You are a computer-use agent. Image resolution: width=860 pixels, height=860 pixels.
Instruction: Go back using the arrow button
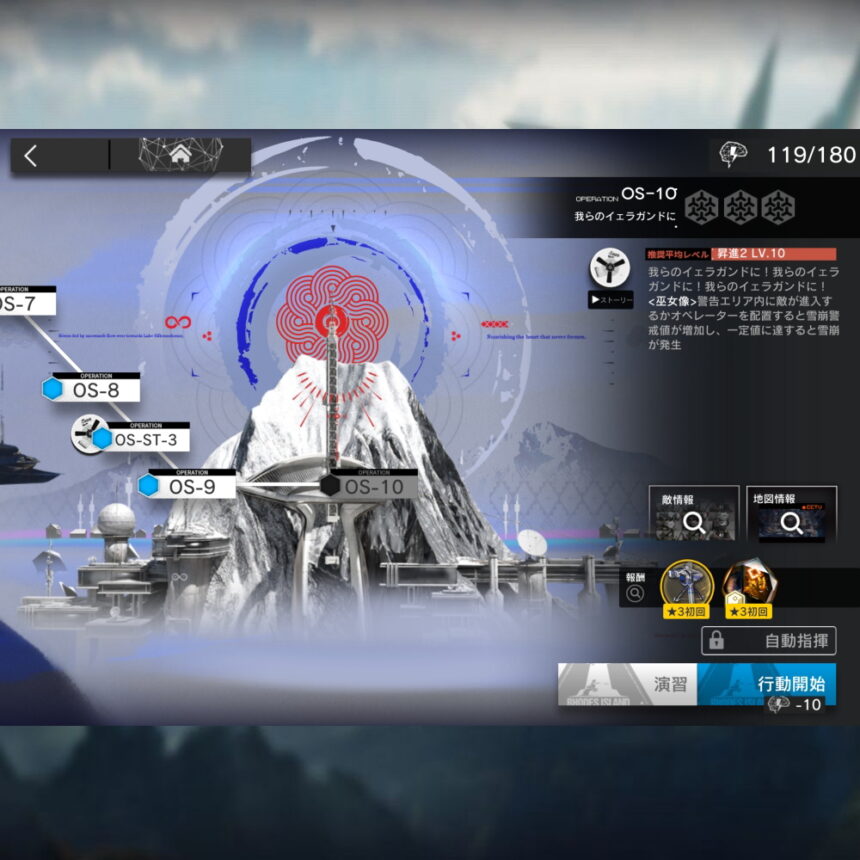point(31,156)
